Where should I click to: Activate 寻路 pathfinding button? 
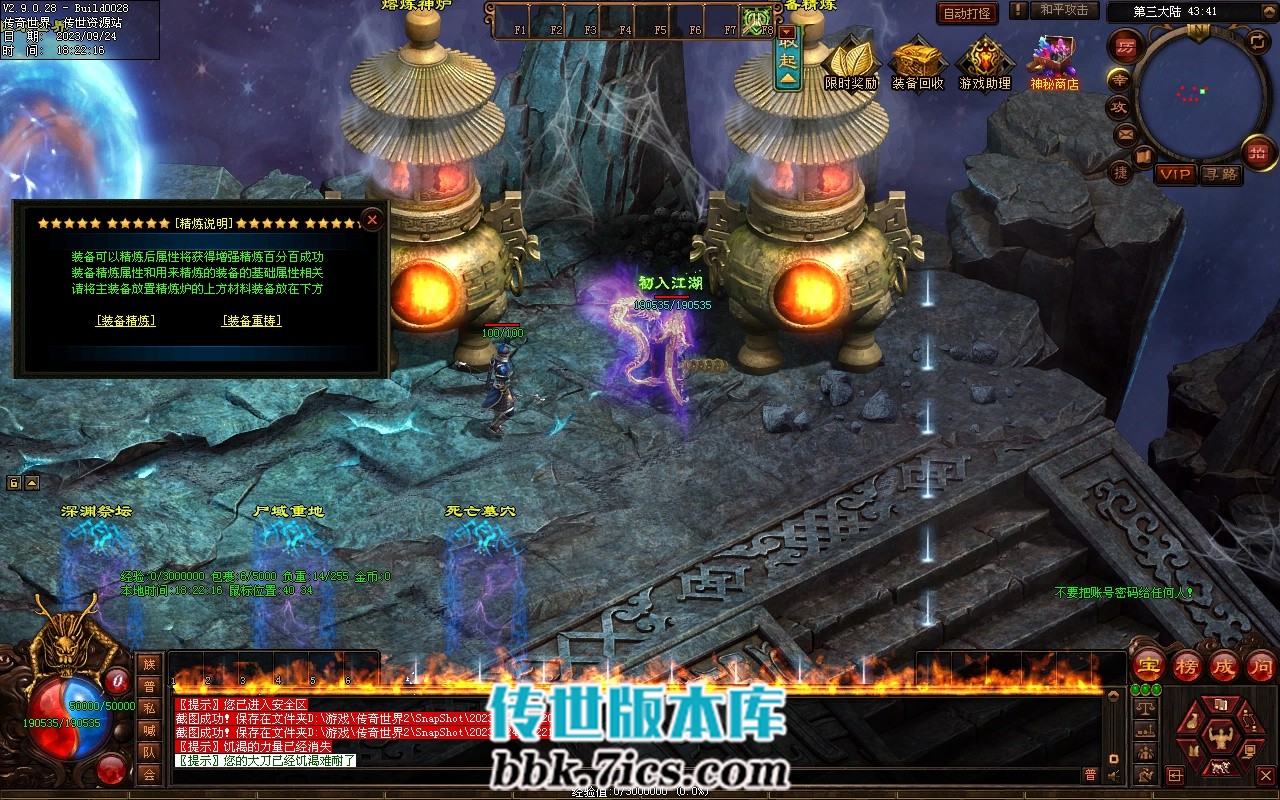click(1220, 174)
